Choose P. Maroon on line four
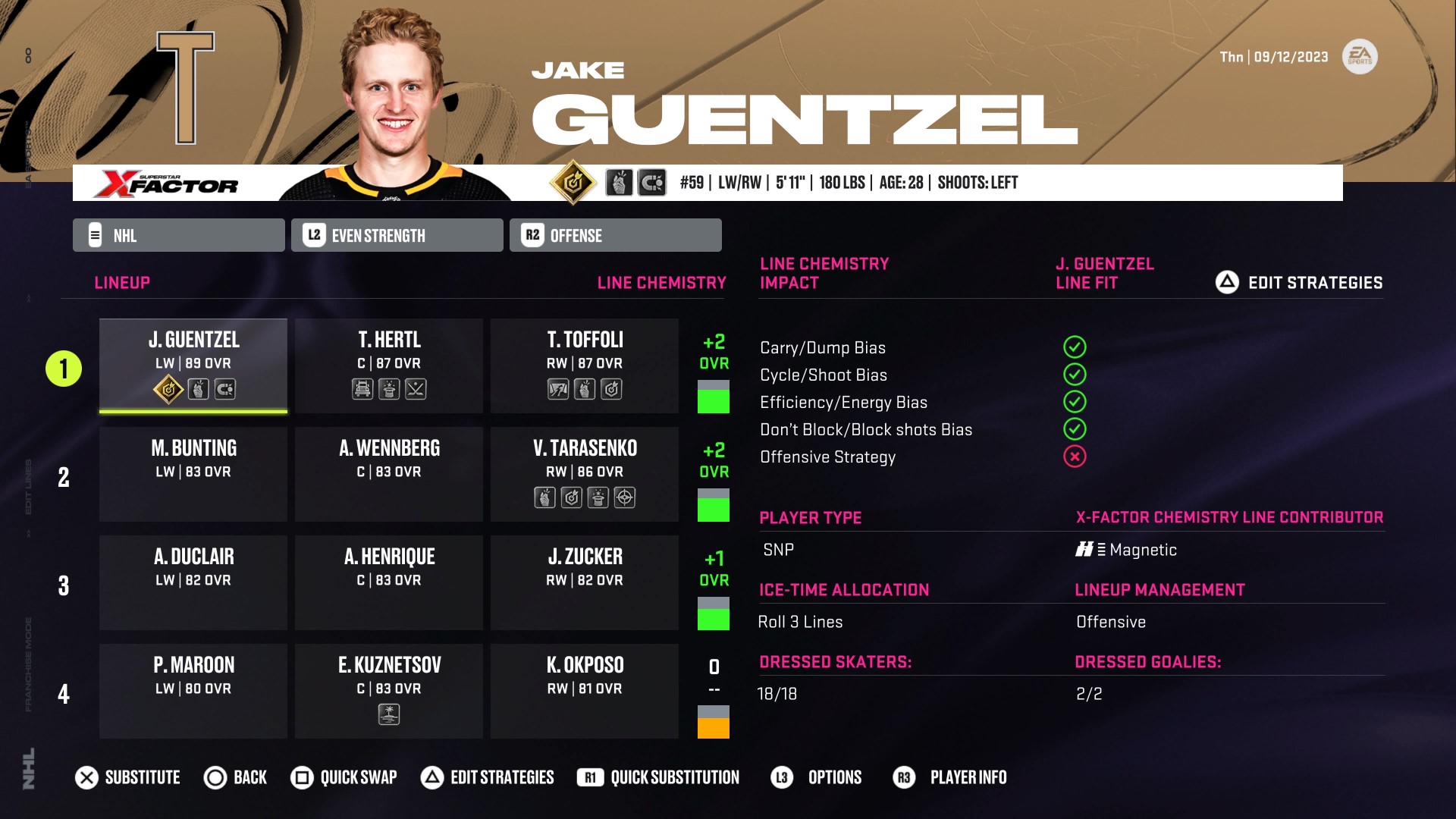The width and height of the screenshot is (1456, 819). point(193,690)
